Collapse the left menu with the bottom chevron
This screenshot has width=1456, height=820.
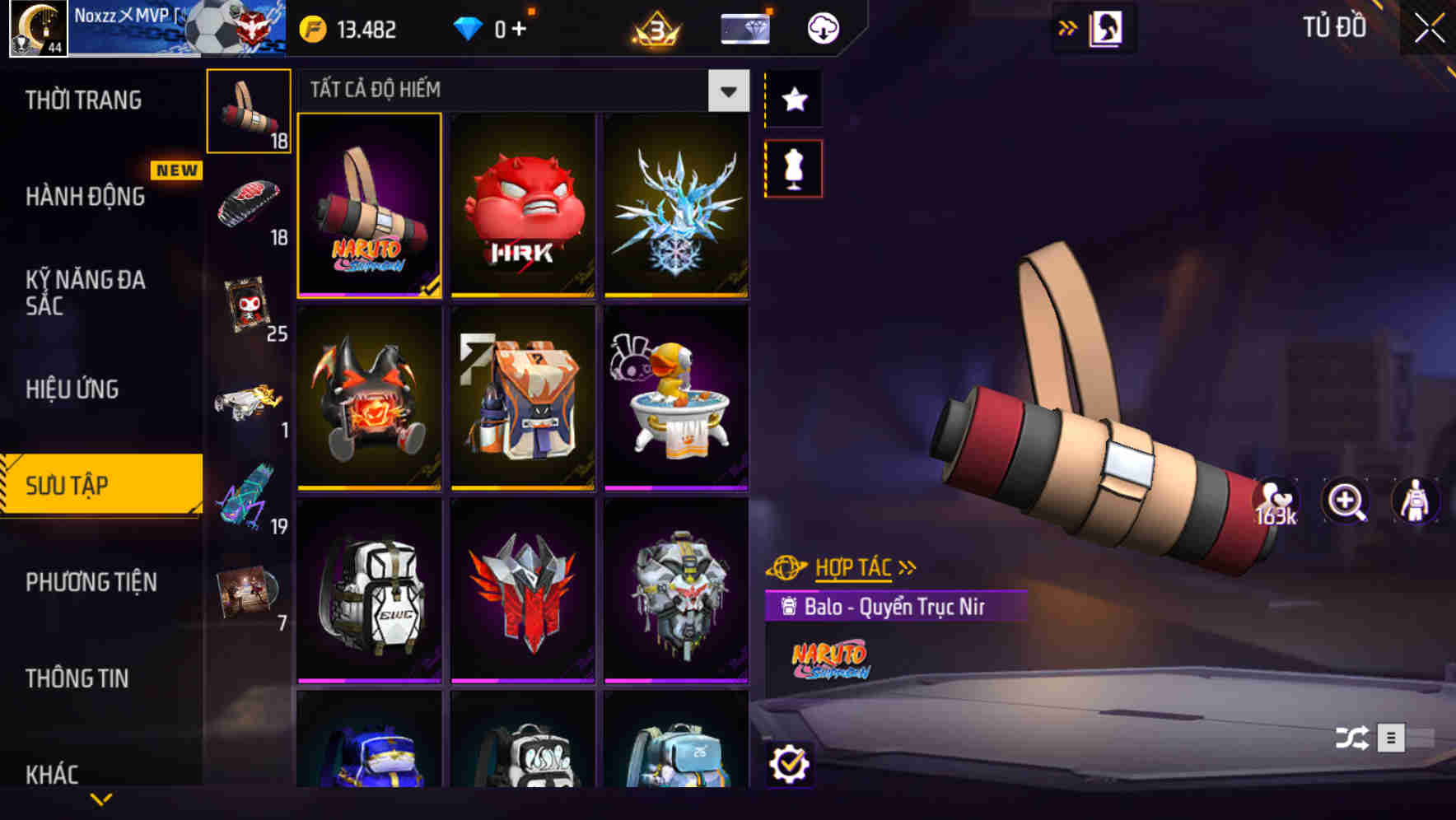[101, 797]
